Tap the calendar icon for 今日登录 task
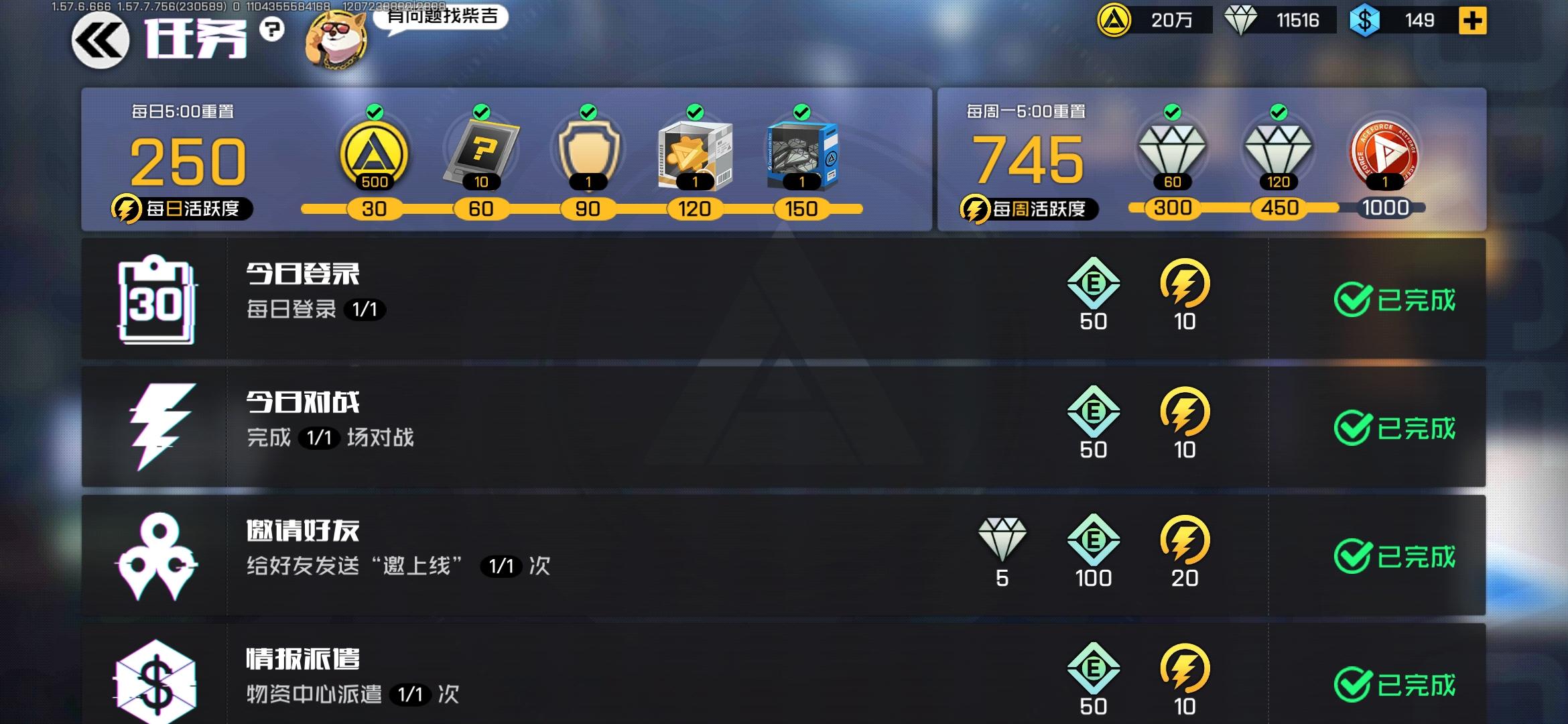 (156, 300)
